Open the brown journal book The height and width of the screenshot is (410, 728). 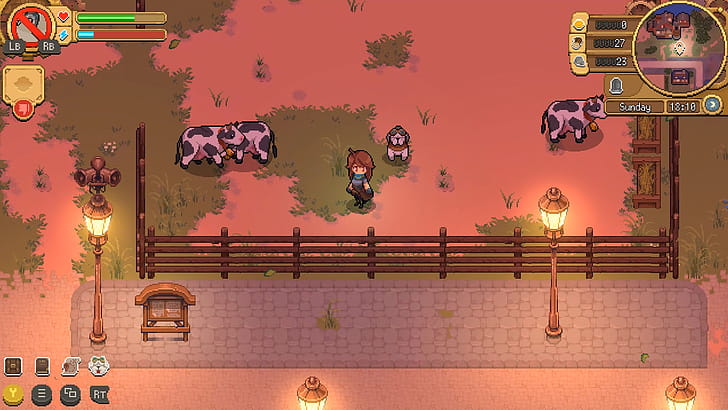point(43,366)
